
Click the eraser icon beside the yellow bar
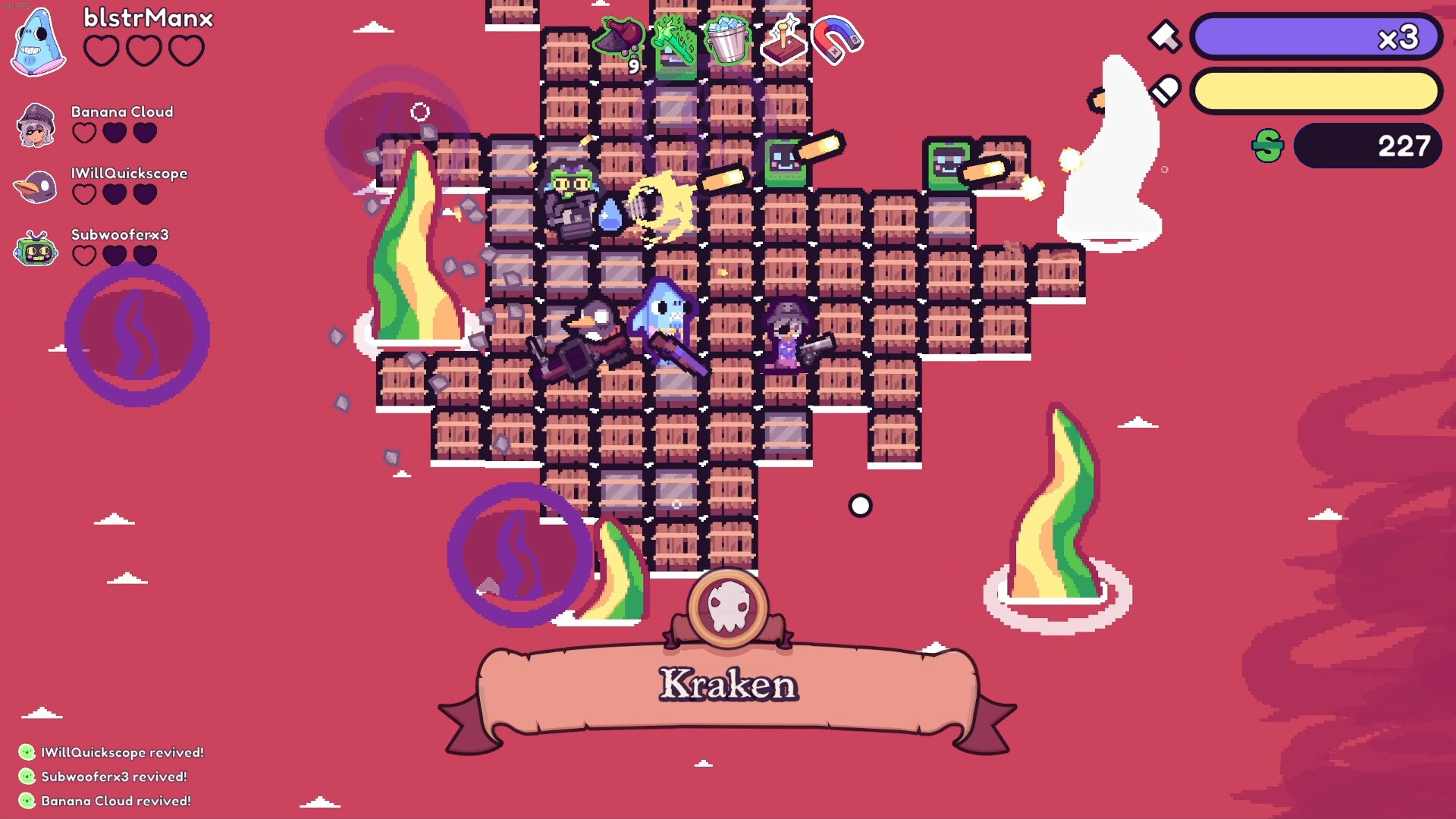1166,89
